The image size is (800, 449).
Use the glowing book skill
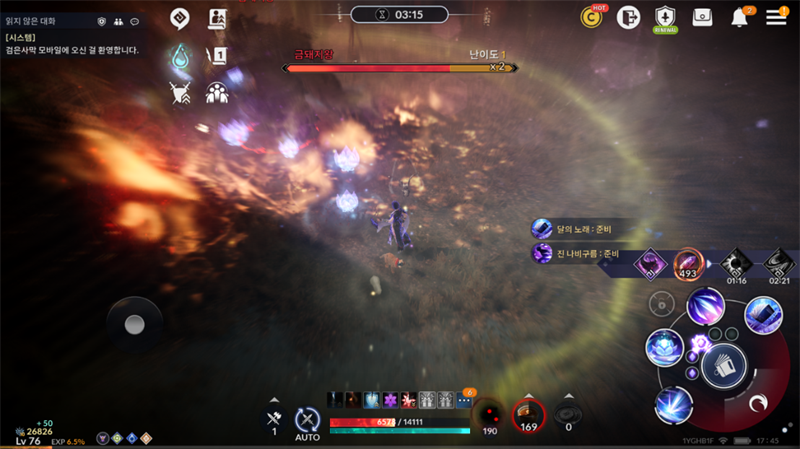763,315
